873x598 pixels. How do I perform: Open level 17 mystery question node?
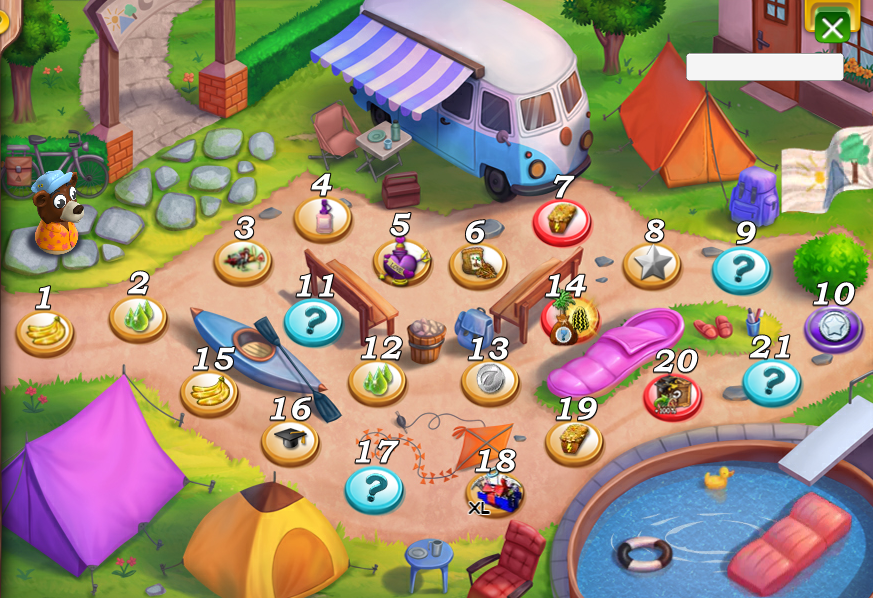(x=290, y=440)
